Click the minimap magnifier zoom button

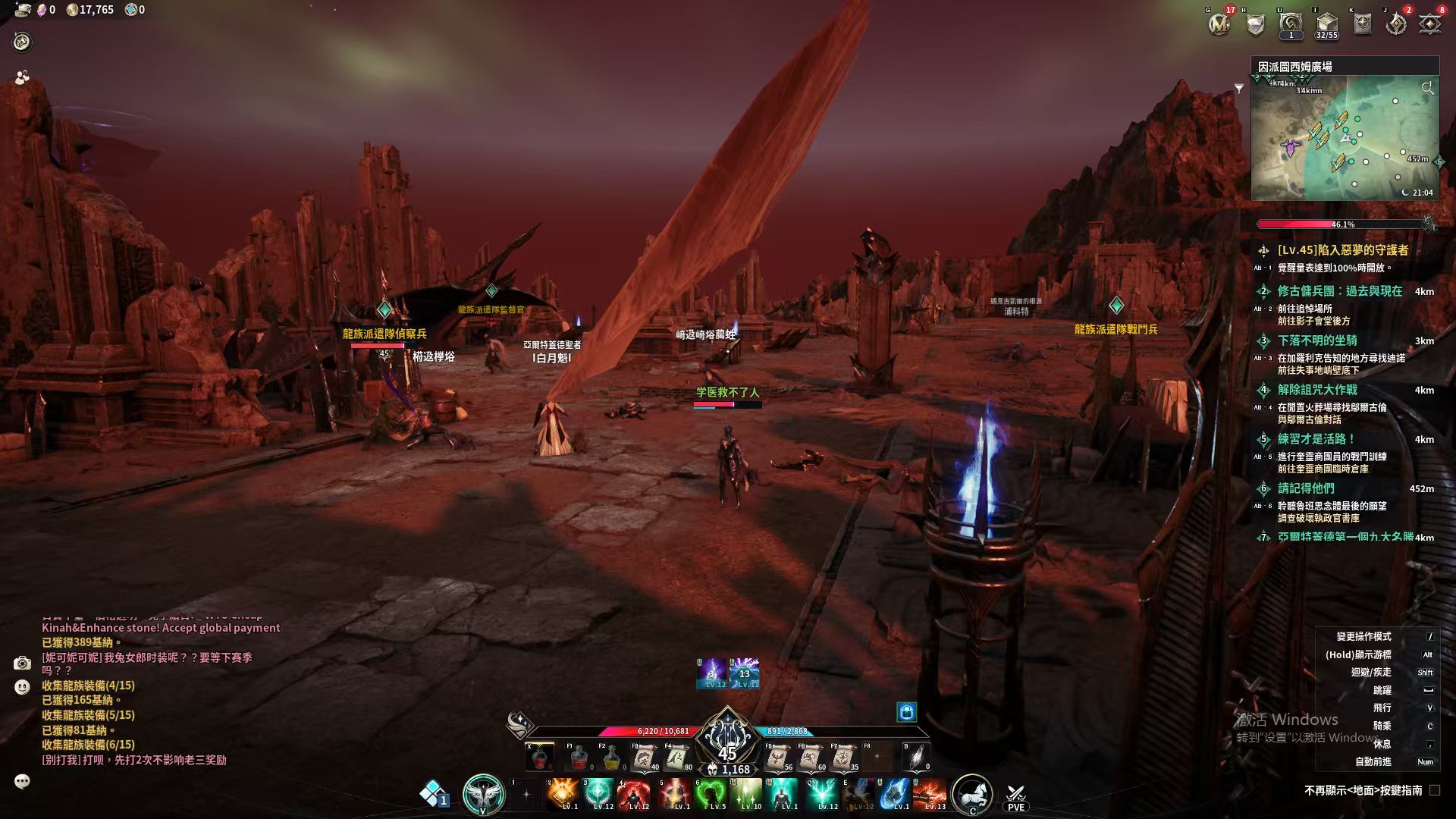[1427, 89]
